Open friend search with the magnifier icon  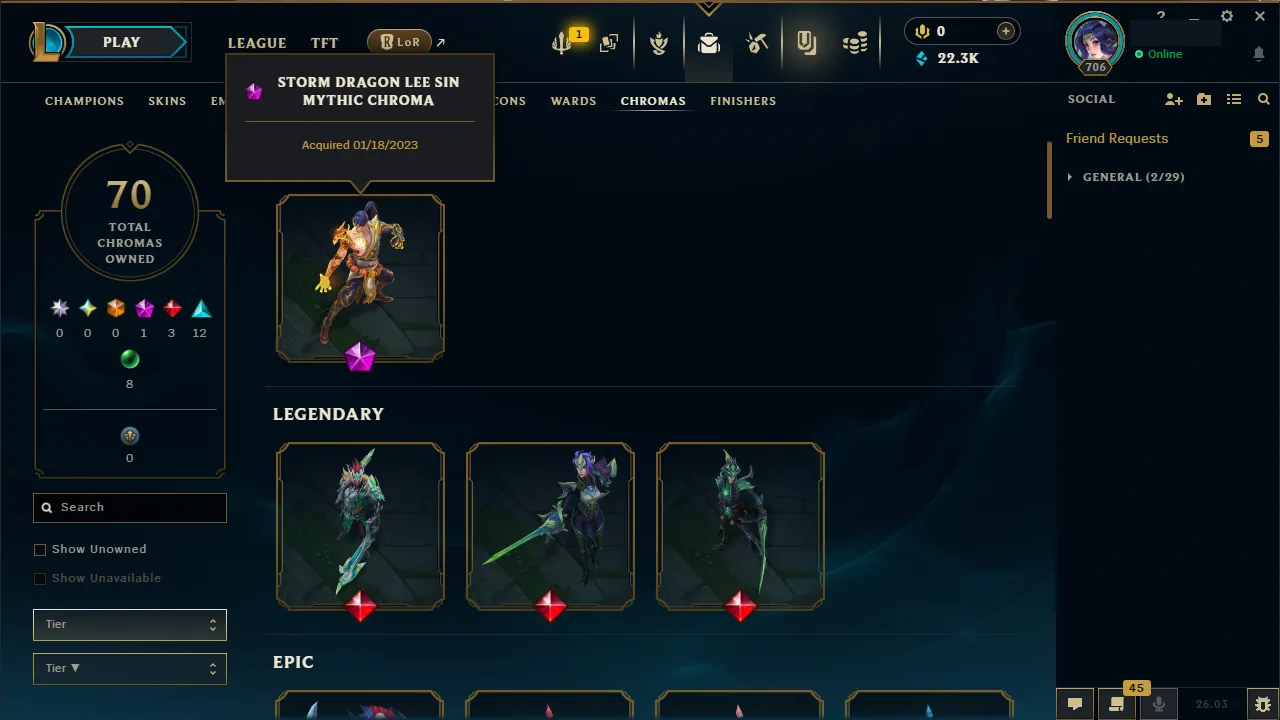(x=1263, y=99)
